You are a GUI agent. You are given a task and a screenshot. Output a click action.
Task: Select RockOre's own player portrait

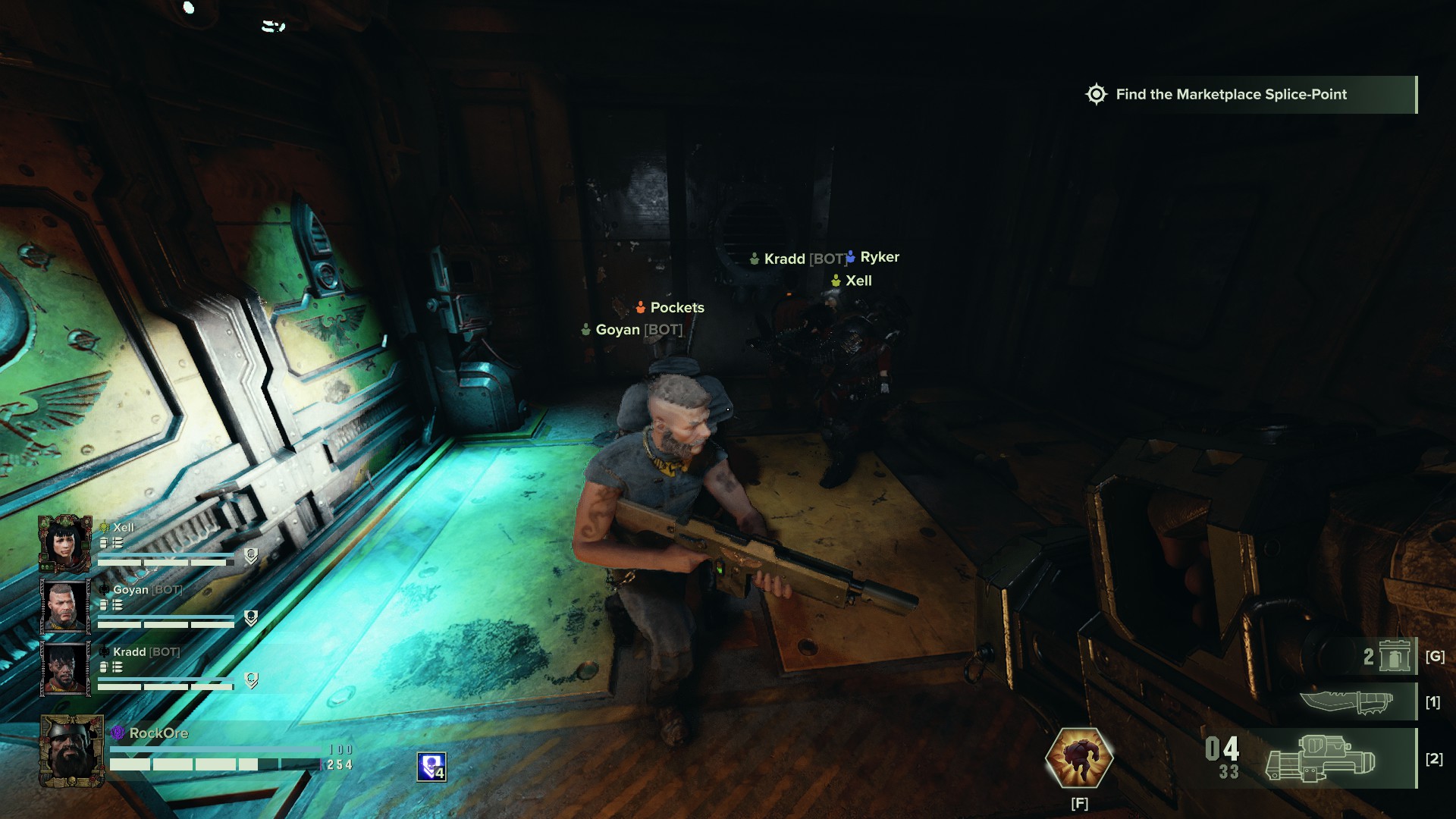[71, 751]
